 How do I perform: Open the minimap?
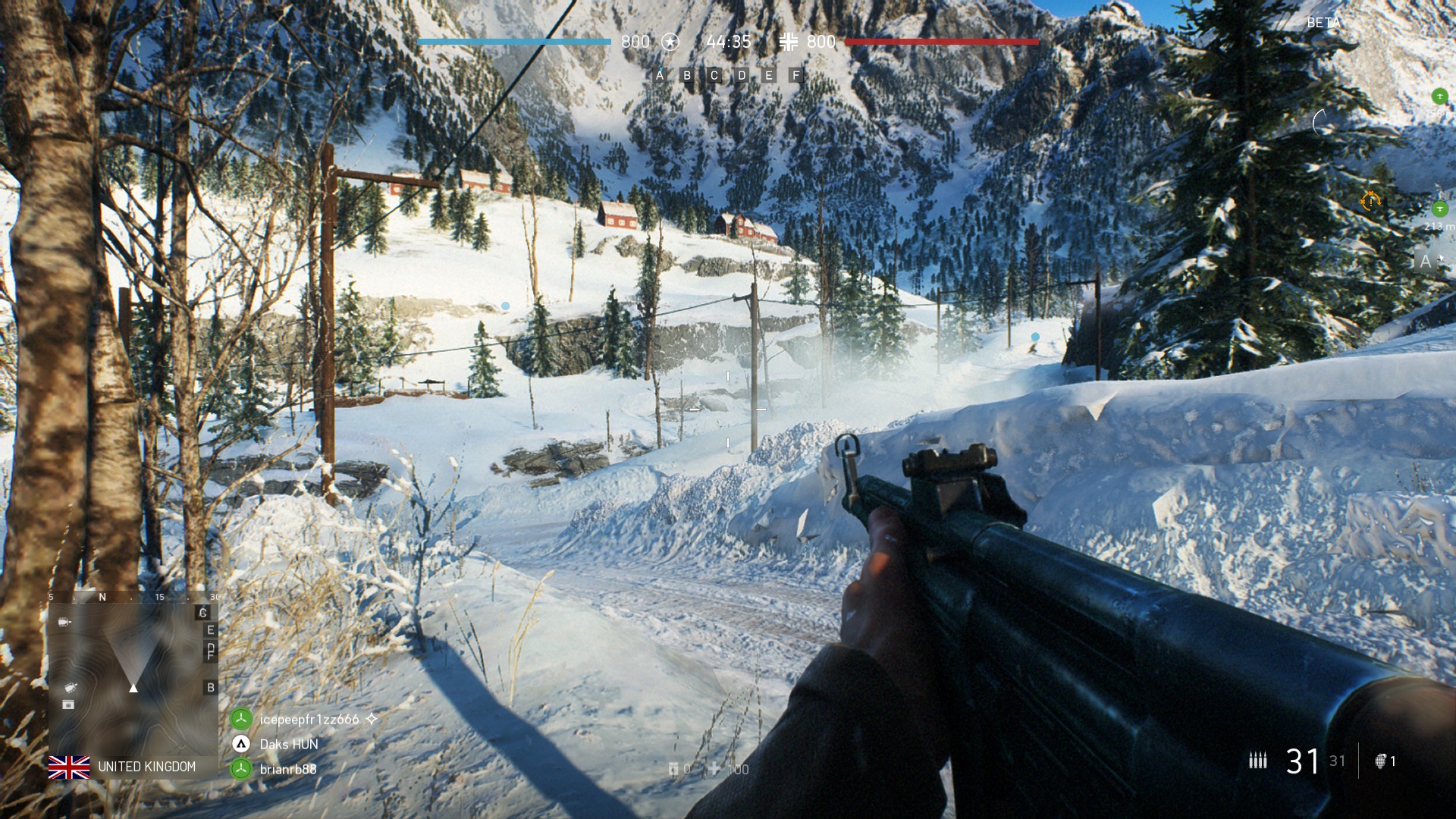pyautogui.click(x=133, y=673)
